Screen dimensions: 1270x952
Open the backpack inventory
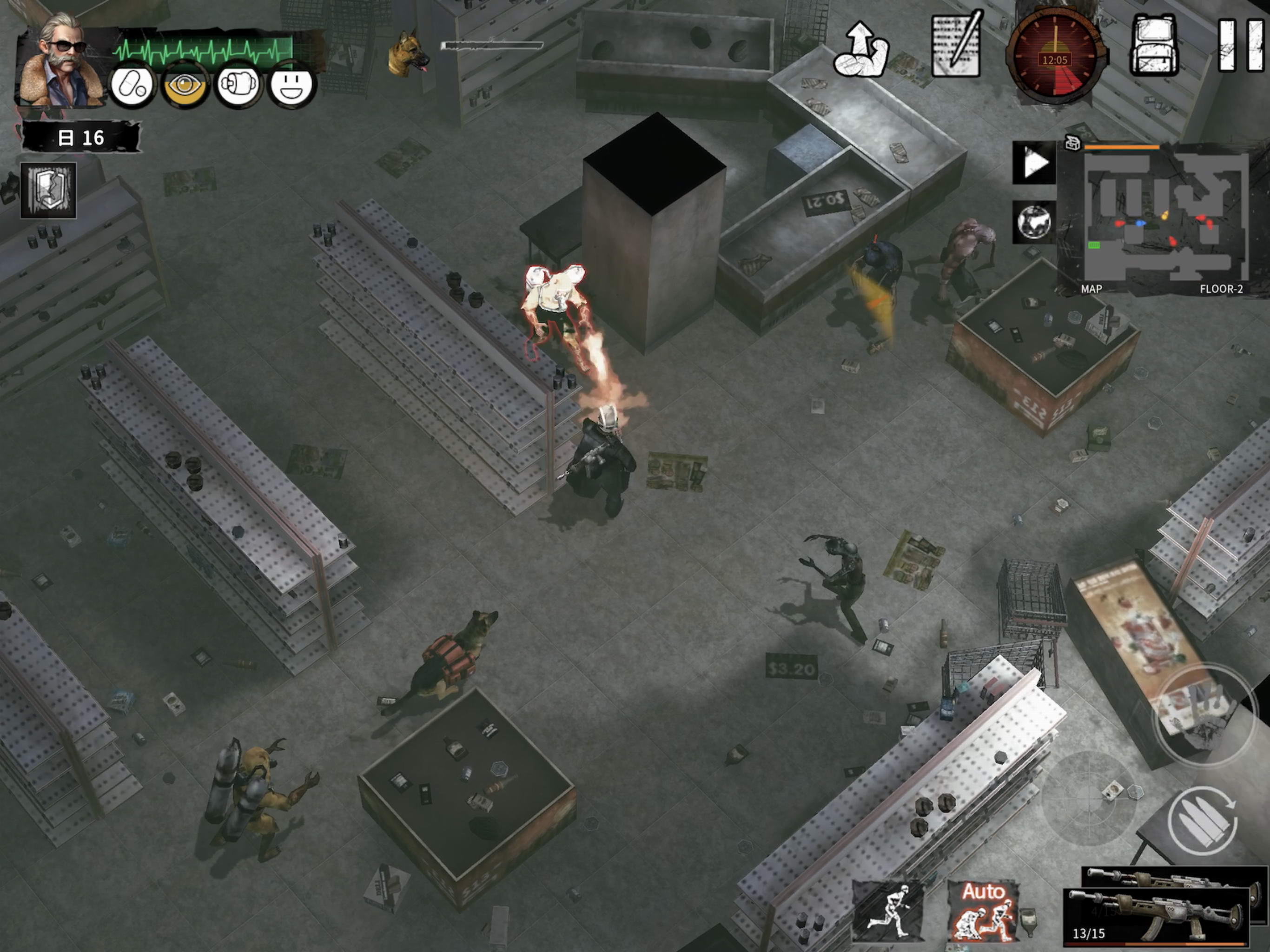(1155, 46)
